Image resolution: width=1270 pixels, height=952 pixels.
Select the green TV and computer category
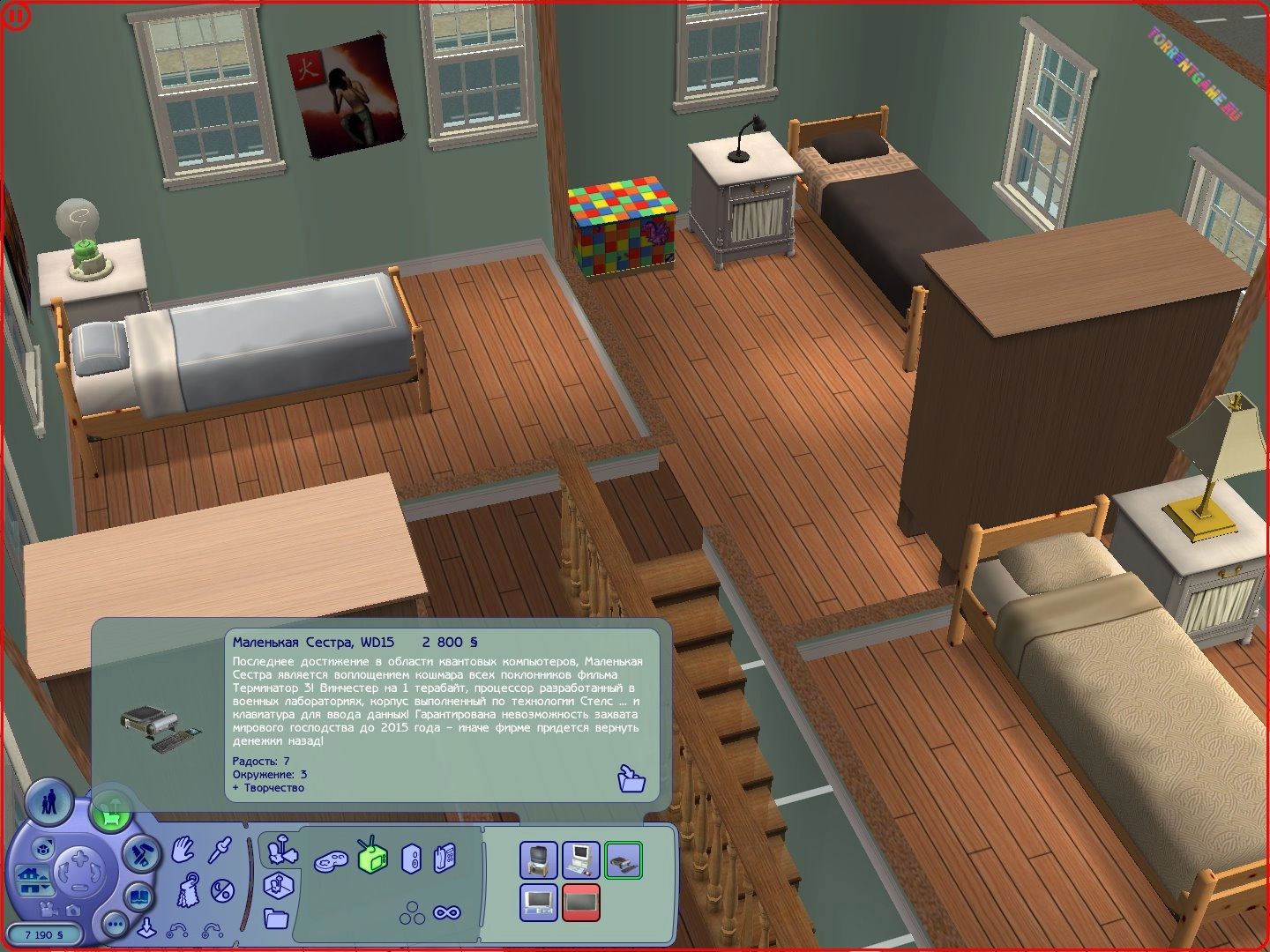372,855
